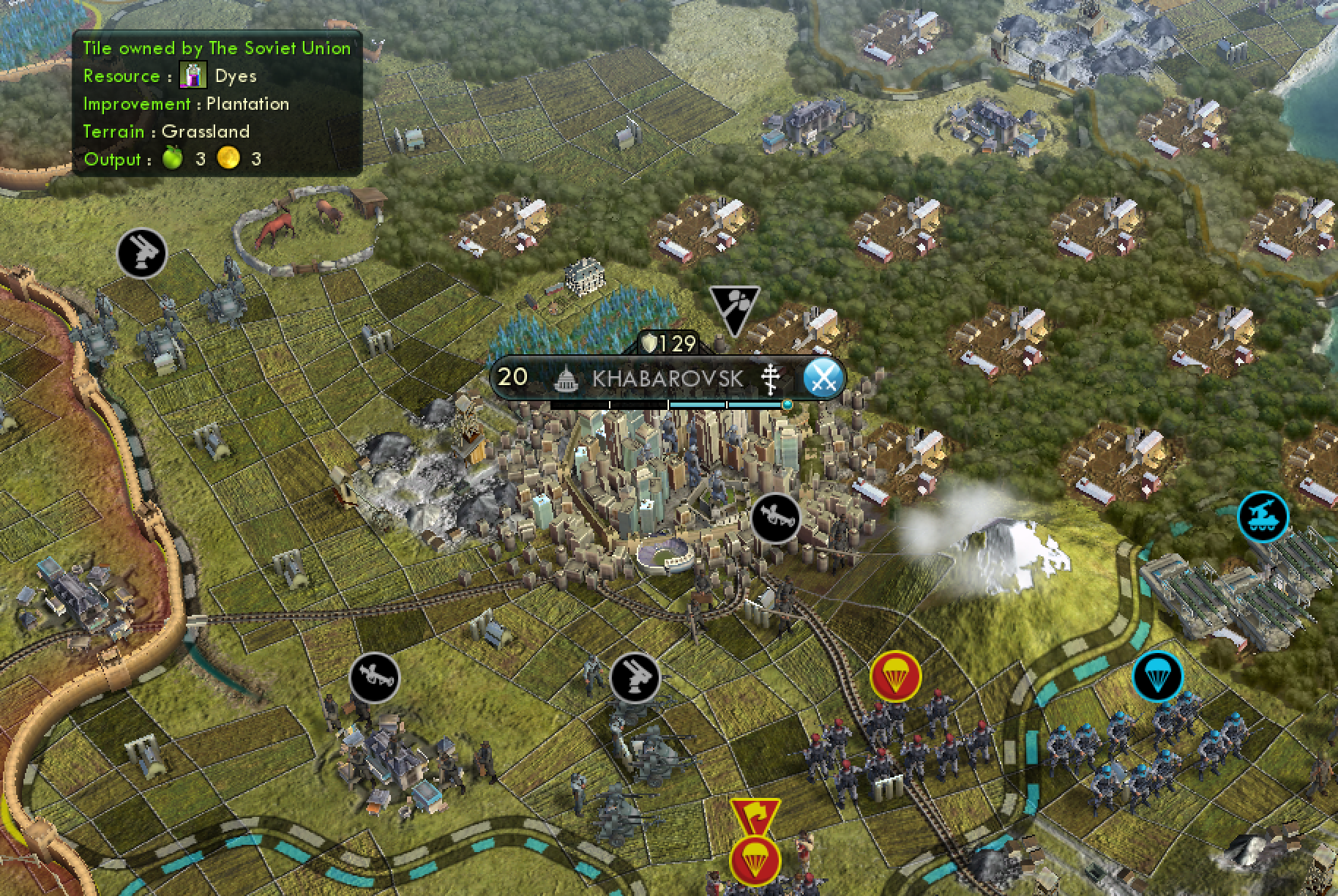
Task: Open the Khabarovsk city banner
Action: (666, 378)
